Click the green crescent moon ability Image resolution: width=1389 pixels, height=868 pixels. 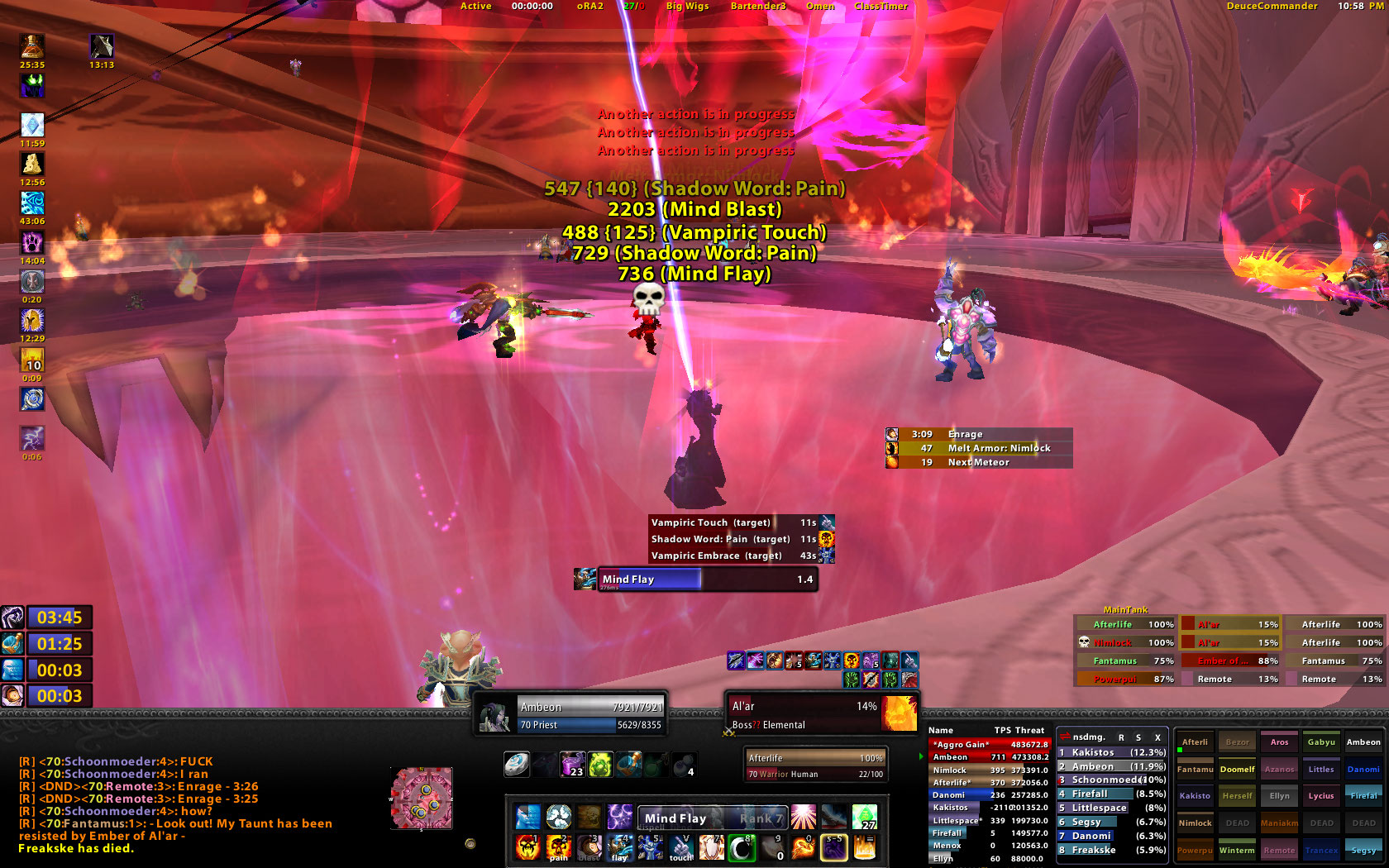point(742,847)
